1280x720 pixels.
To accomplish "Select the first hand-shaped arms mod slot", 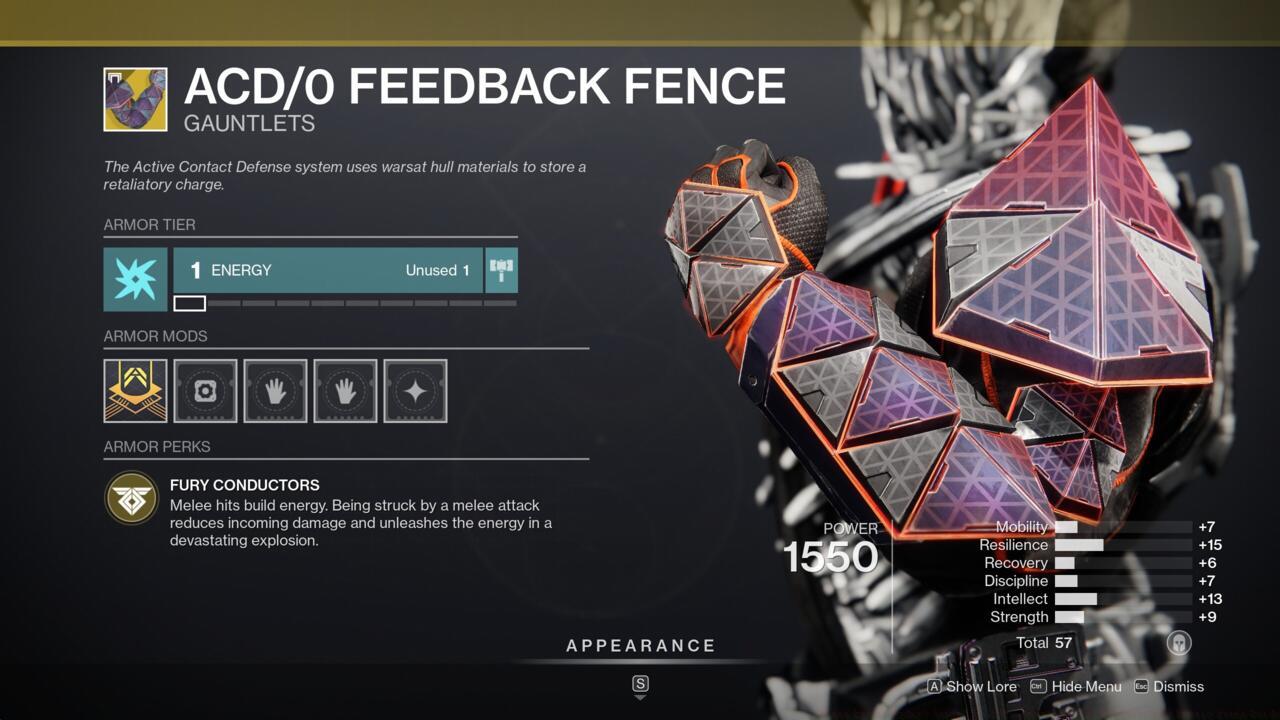I will coord(275,391).
